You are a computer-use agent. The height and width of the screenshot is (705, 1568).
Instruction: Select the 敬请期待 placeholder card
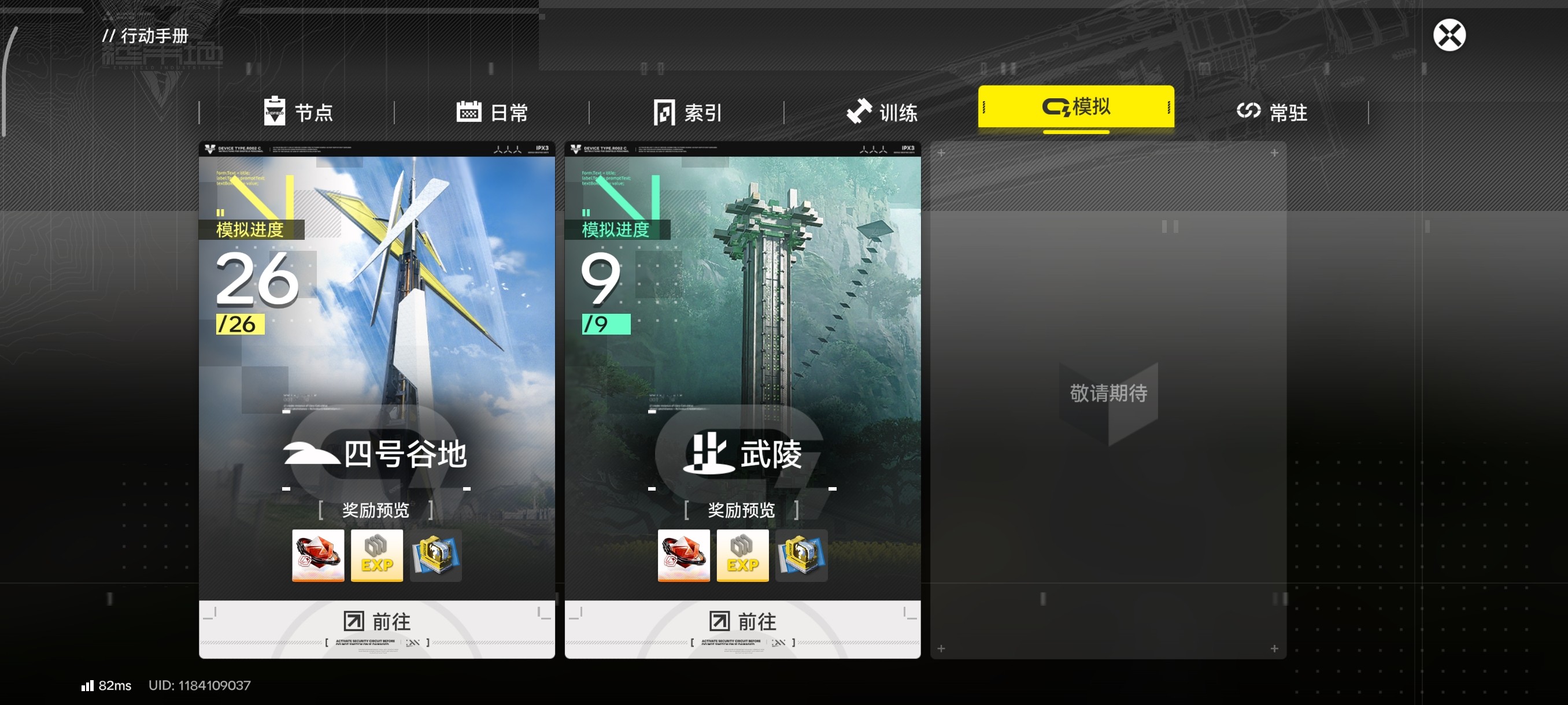(1108, 394)
